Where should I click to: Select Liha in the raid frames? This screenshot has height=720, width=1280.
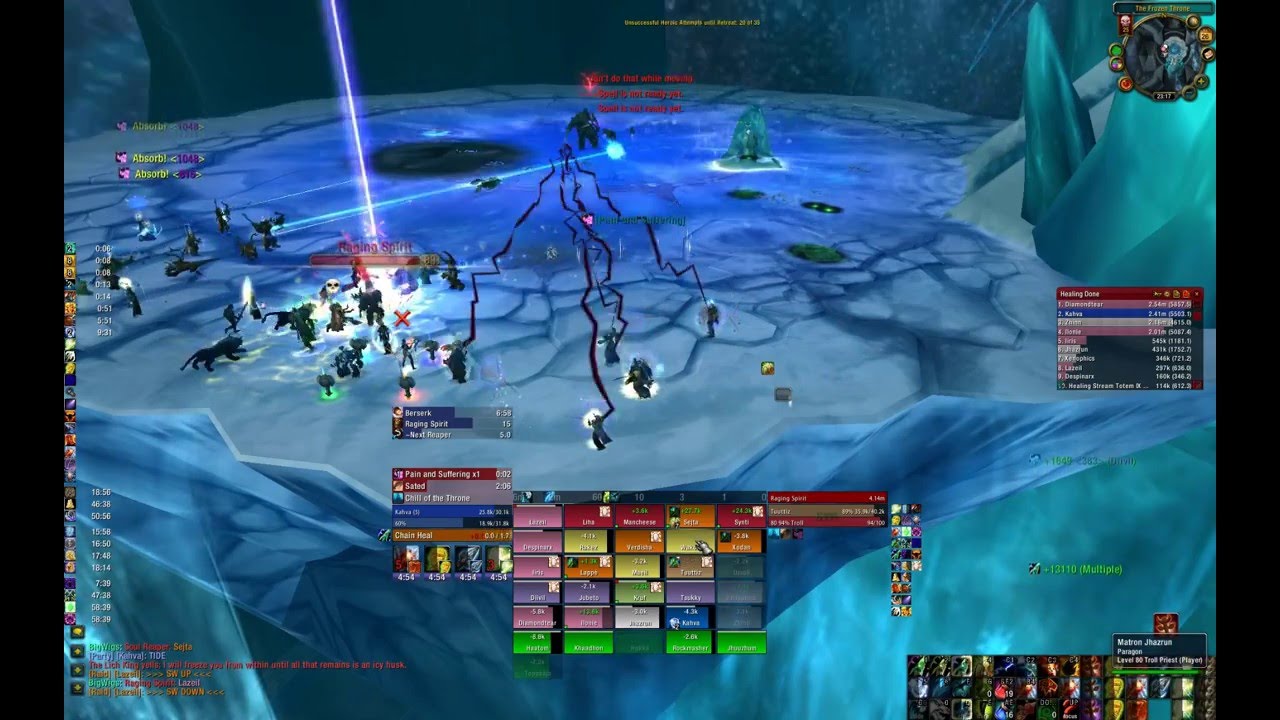588,517
